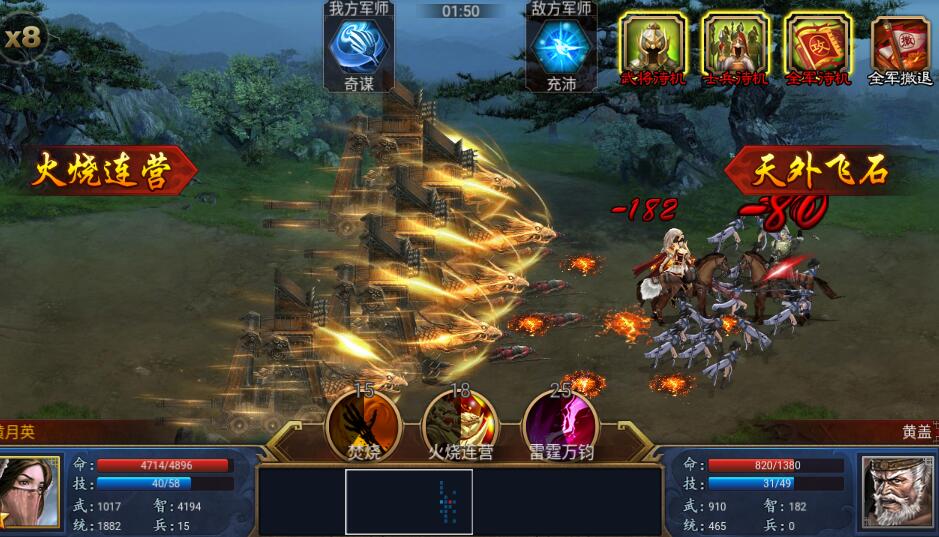This screenshot has width=939, height=537.
Task: Activate the 焚烧 burn skill
Action: coord(364,420)
